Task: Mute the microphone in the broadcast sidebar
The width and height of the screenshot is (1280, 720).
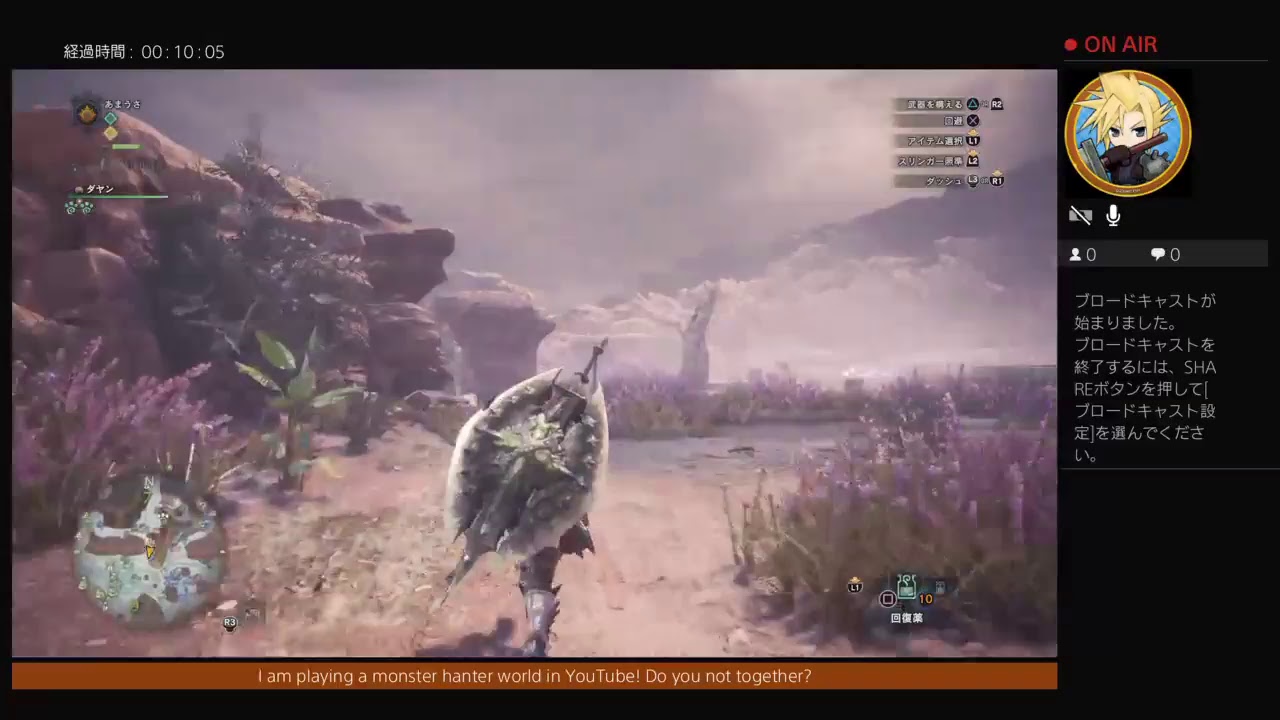Action: [x=1113, y=215]
